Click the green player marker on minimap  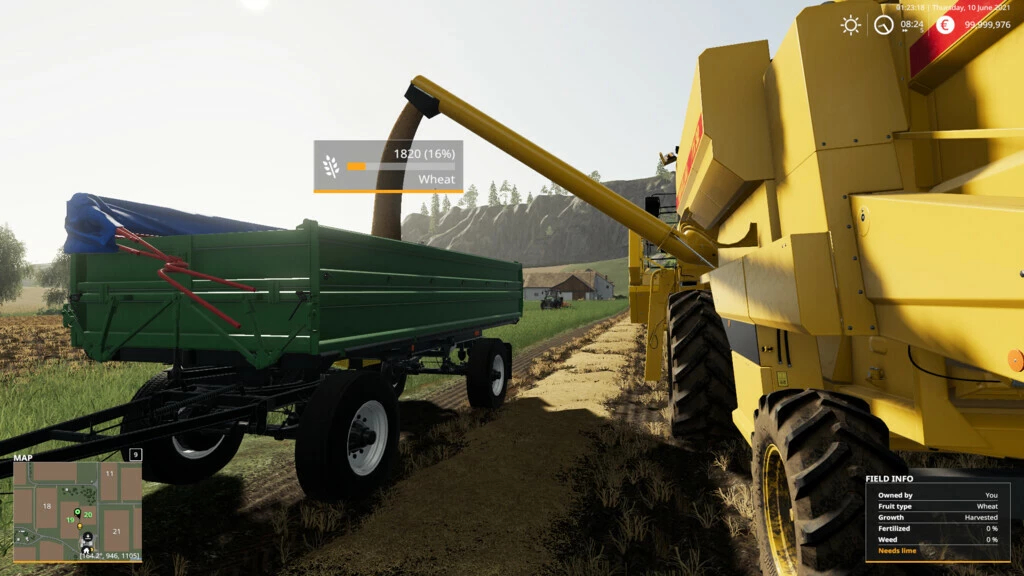click(x=77, y=511)
